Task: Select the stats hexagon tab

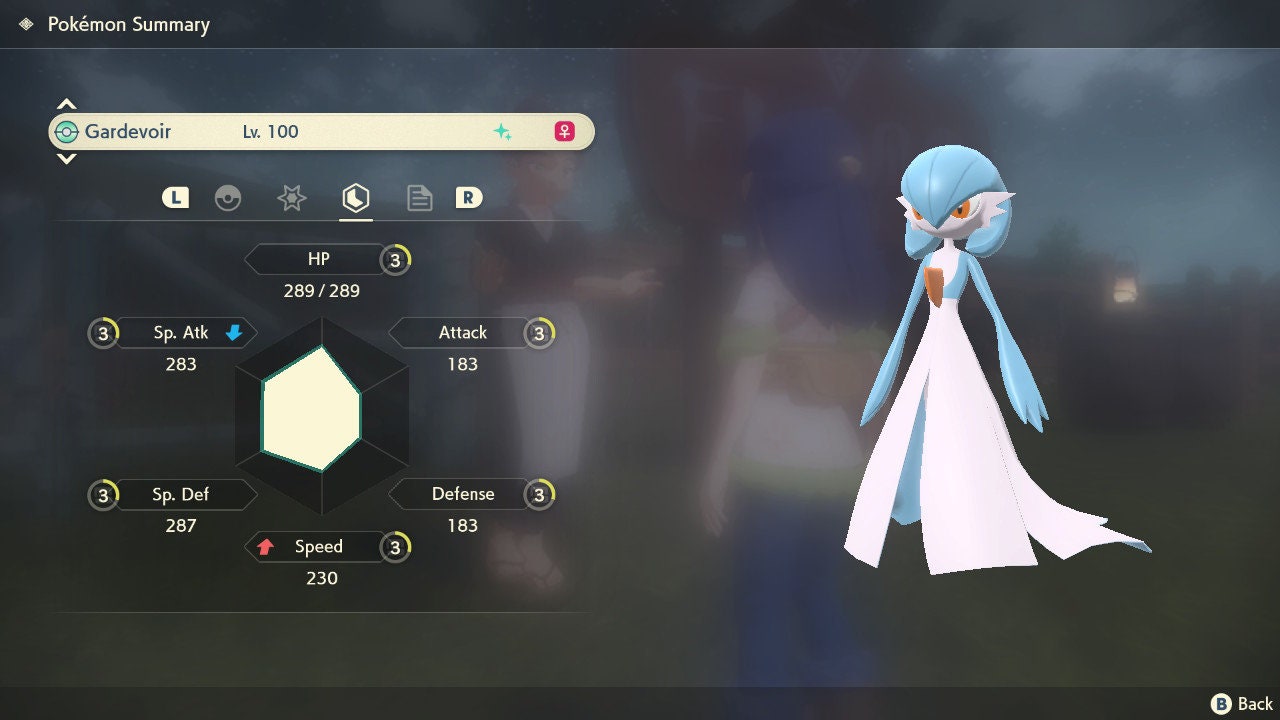Action: (356, 198)
